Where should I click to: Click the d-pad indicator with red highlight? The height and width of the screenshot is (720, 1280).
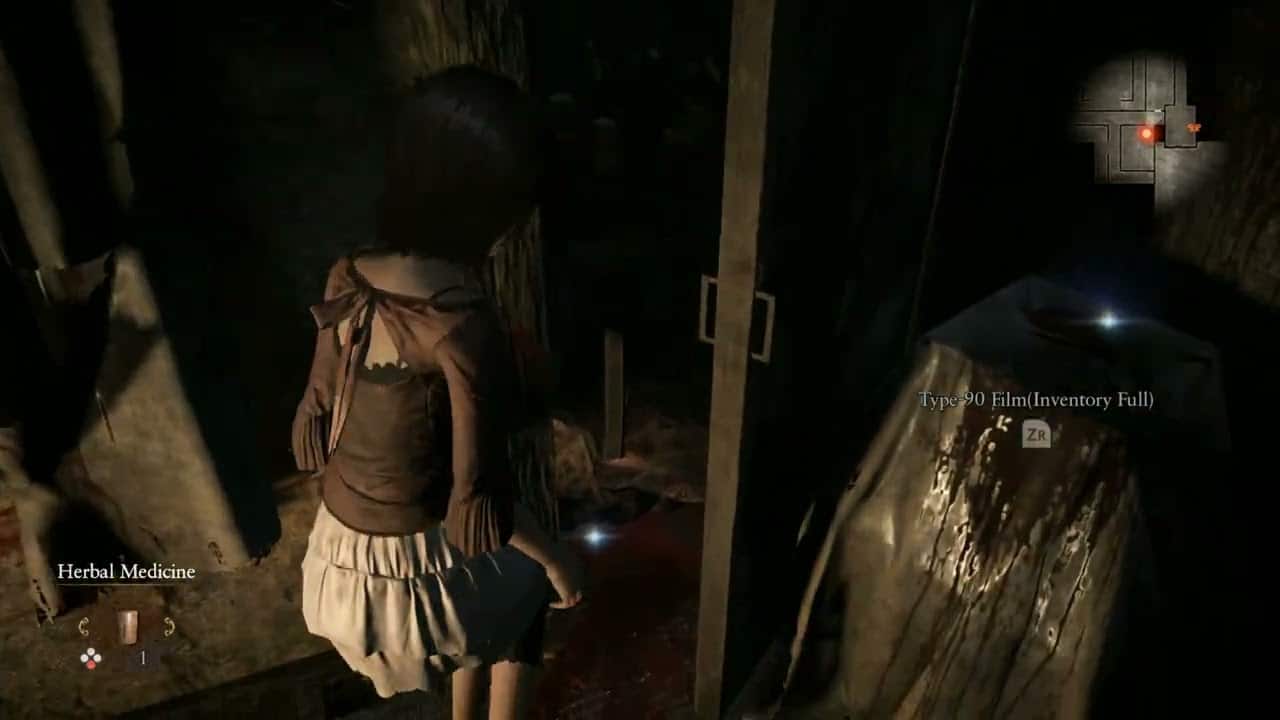point(91,657)
